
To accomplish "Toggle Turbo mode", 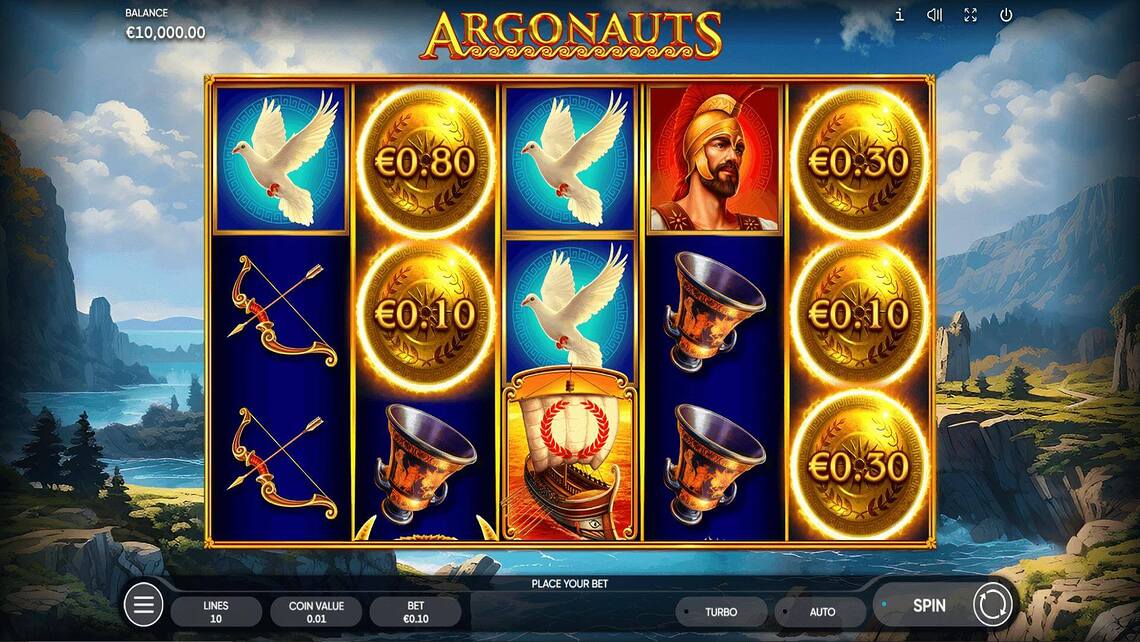I will tap(721, 612).
